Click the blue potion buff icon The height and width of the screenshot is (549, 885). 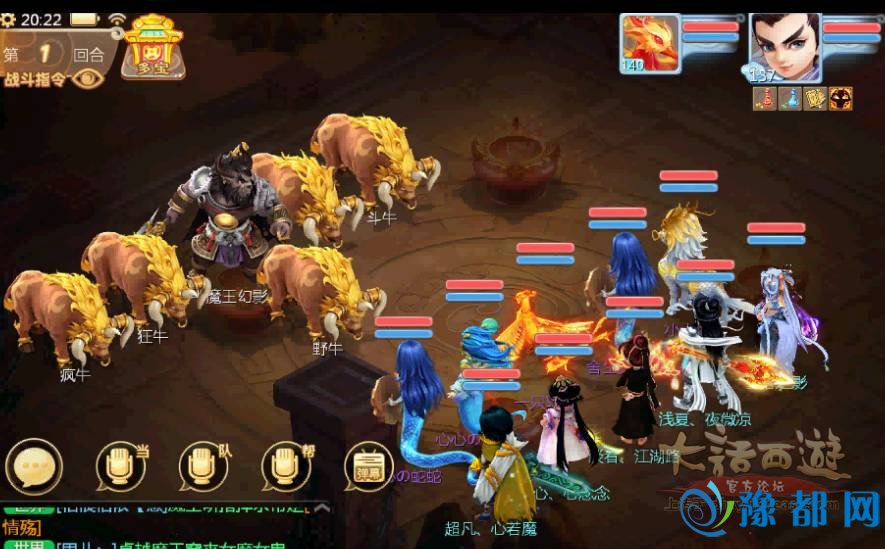click(790, 98)
